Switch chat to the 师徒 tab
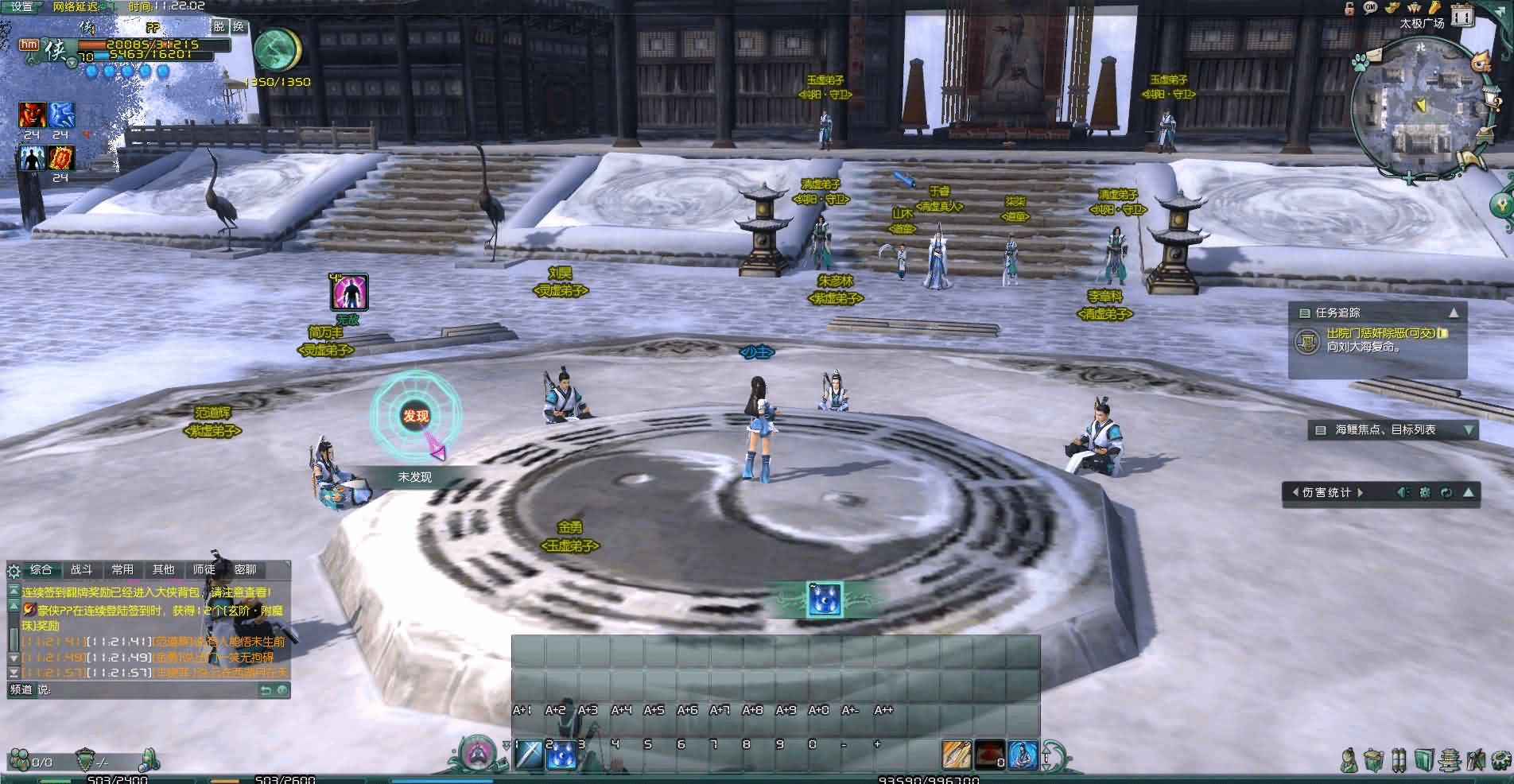 click(x=204, y=569)
